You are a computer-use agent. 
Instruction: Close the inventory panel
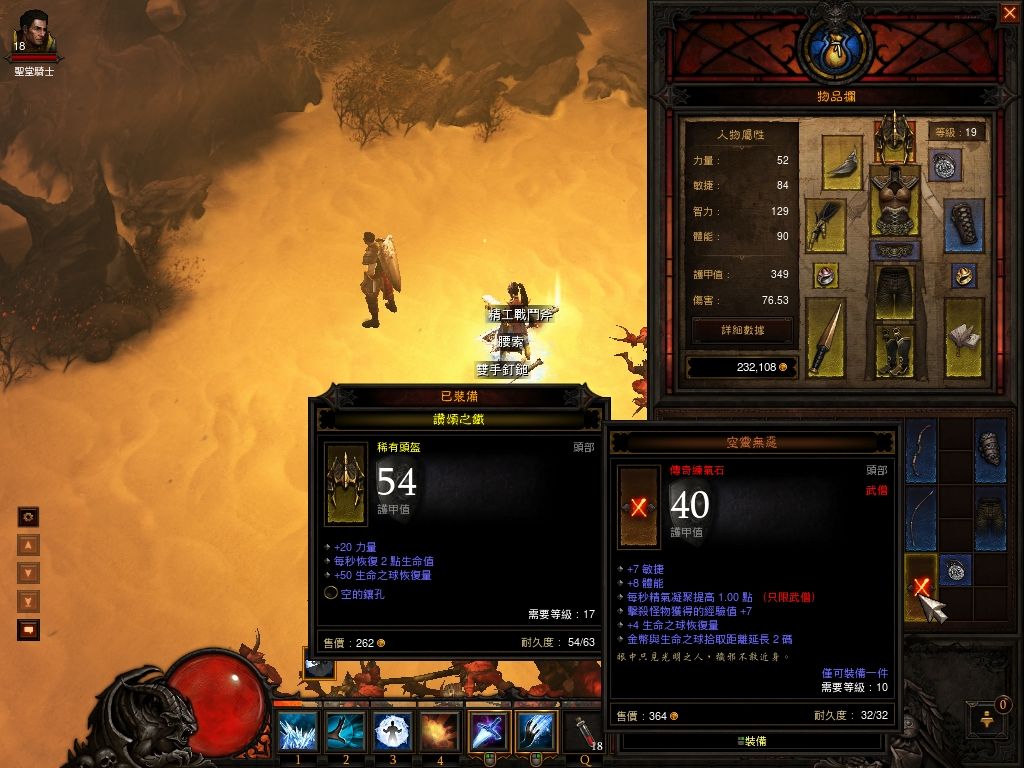pos(1008,13)
